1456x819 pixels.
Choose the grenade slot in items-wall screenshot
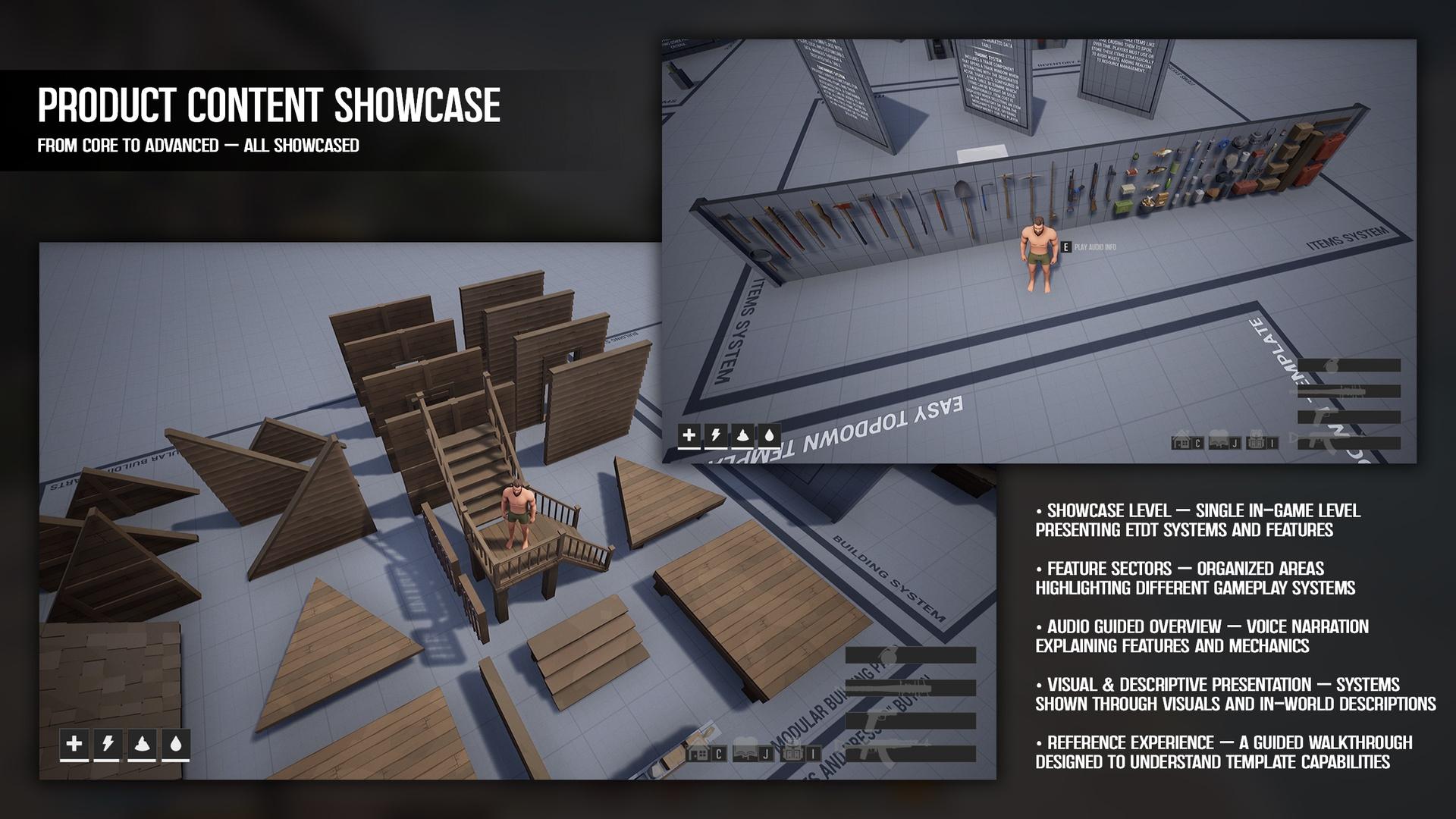point(1348,366)
